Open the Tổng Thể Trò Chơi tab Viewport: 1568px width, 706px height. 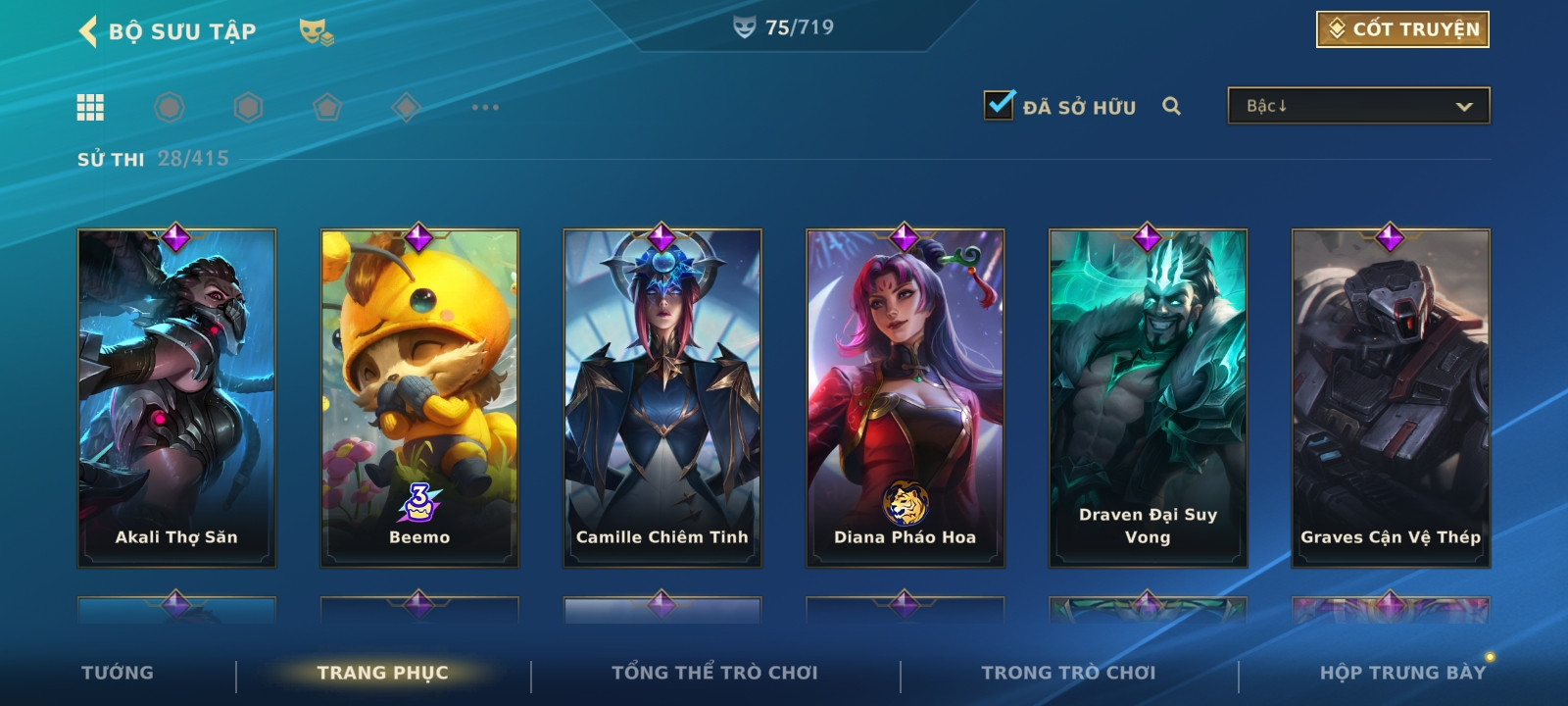pyautogui.click(x=714, y=673)
